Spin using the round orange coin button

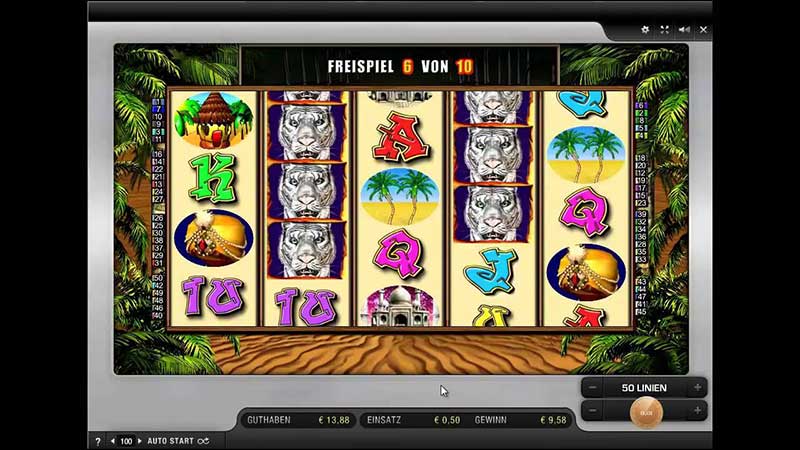pos(645,410)
